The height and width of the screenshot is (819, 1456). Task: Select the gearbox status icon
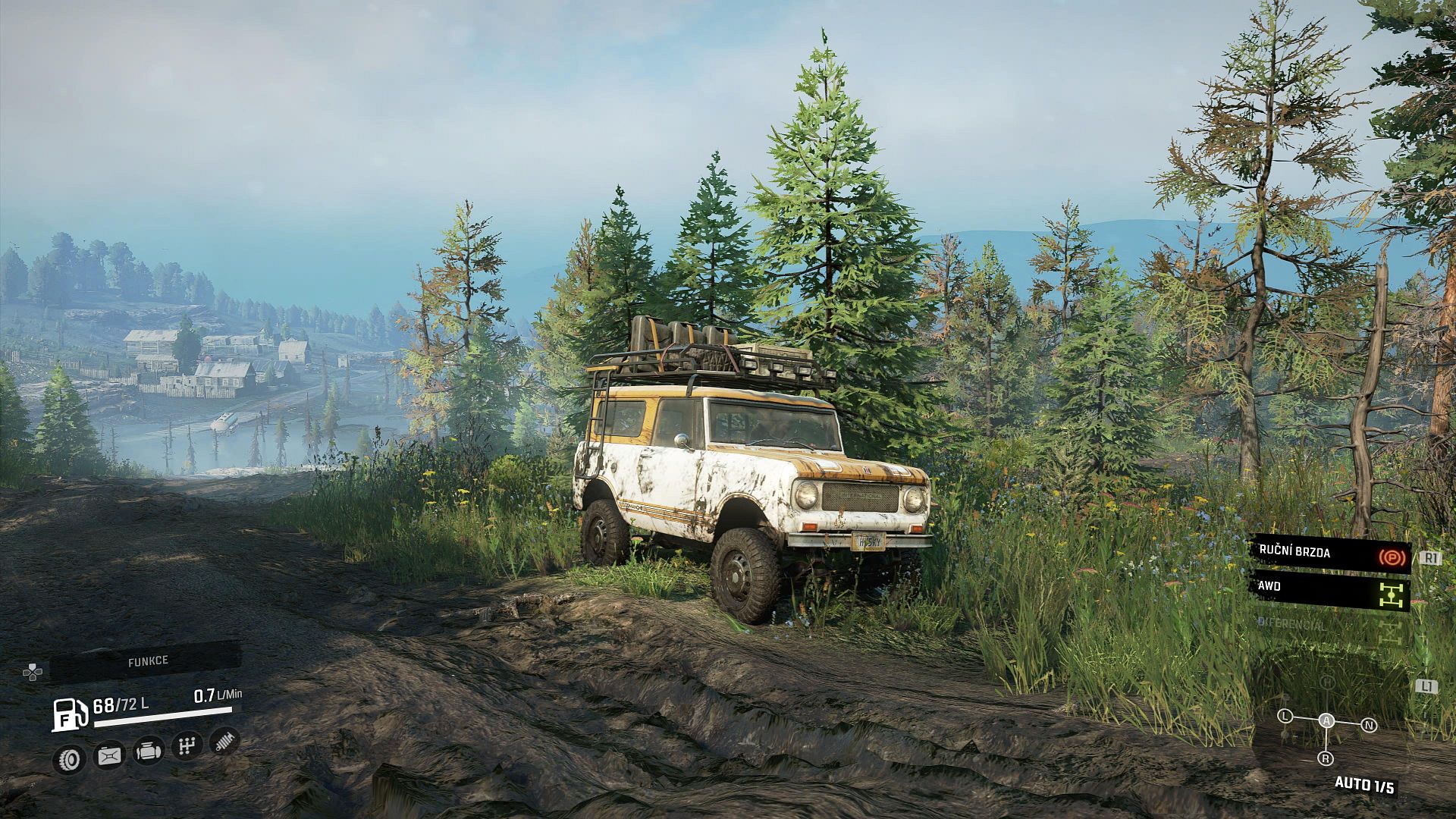coord(186,746)
